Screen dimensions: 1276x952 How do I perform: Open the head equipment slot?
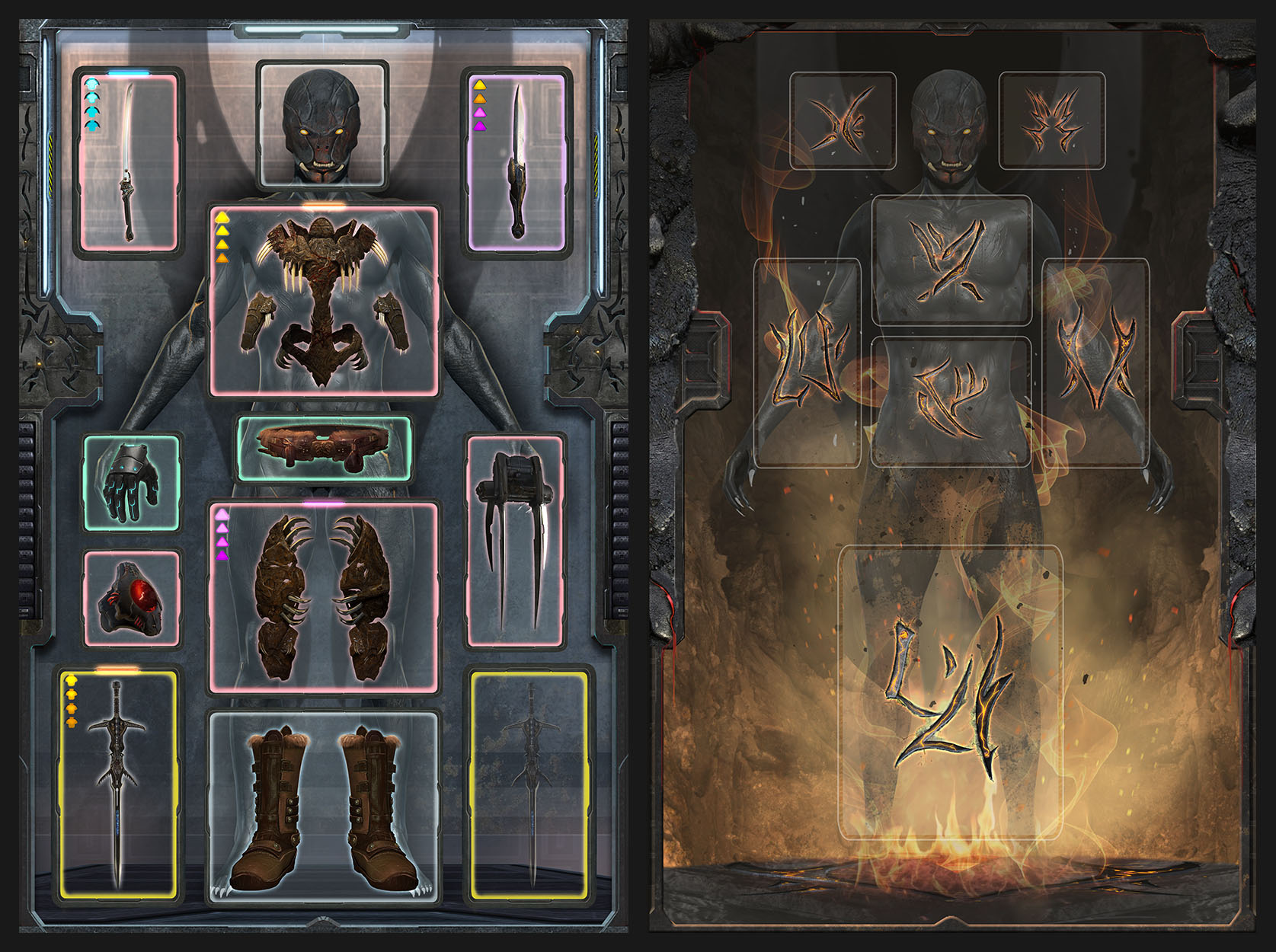pyautogui.click(x=322, y=125)
